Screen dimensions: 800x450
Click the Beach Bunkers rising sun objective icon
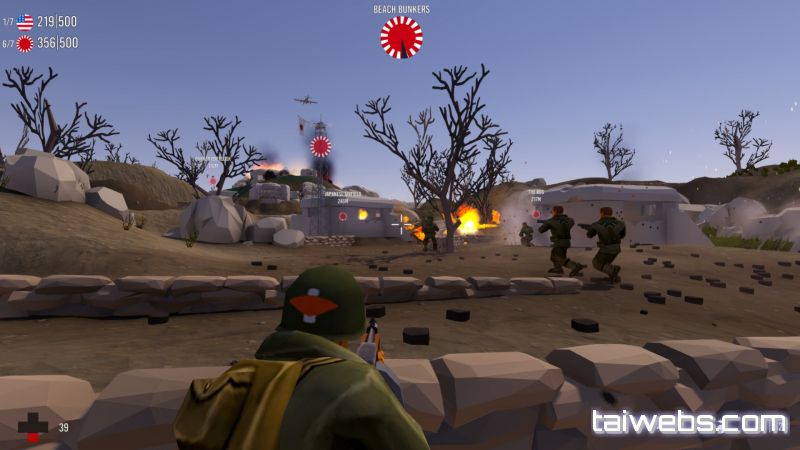(401, 37)
